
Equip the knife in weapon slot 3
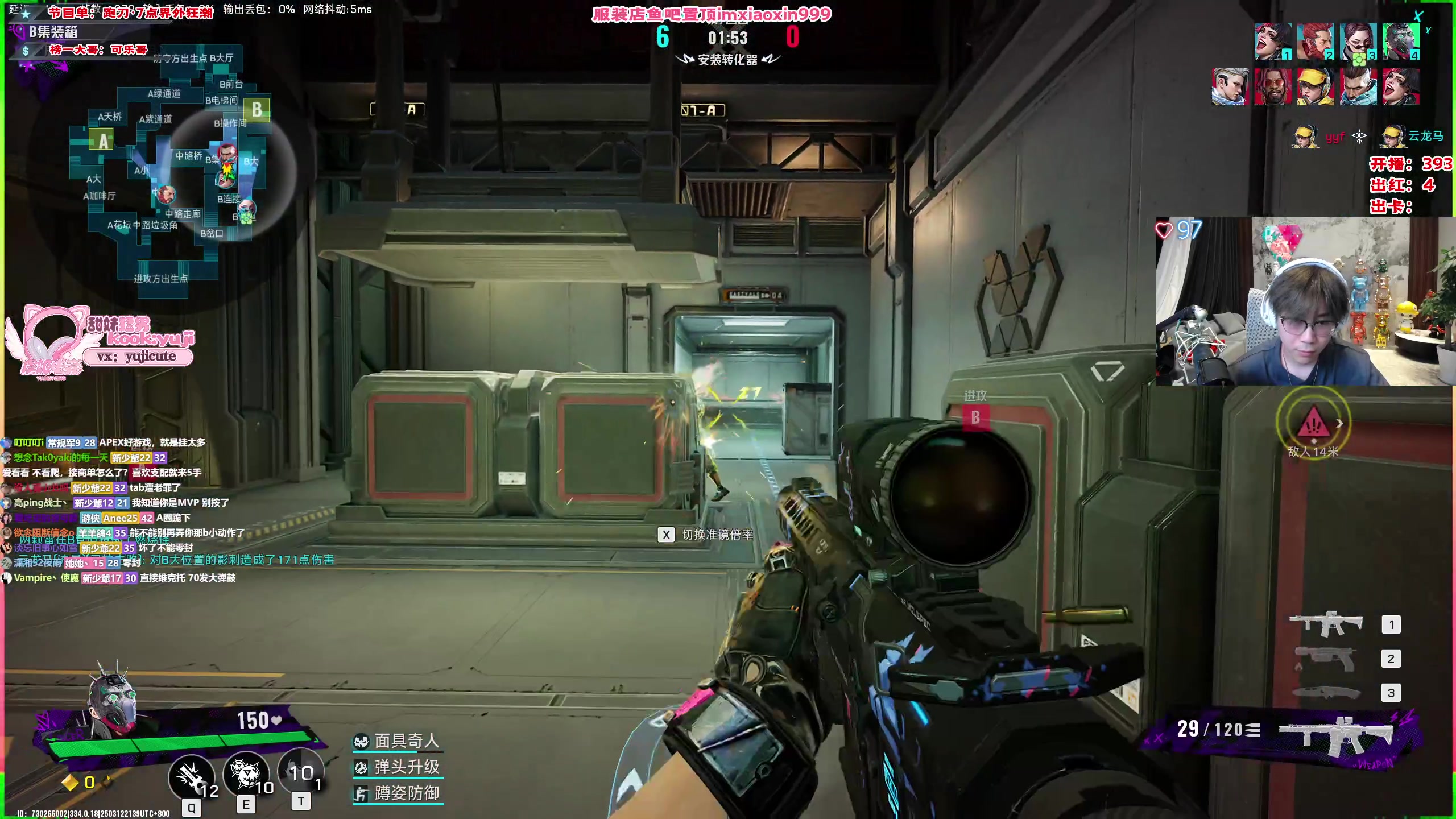pyautogui.click(x=1326, y=693)
